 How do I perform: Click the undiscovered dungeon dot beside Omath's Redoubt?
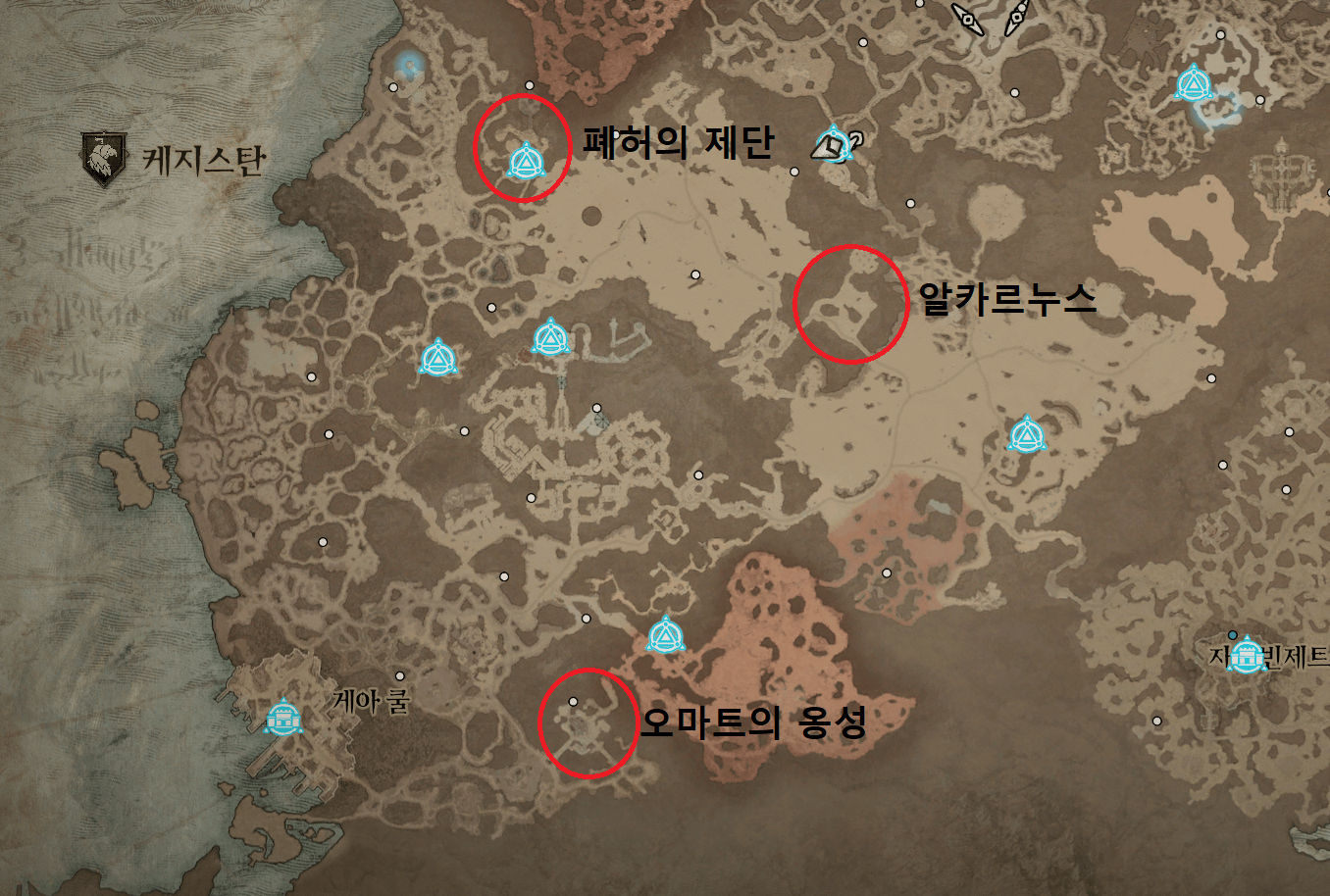coord(572,701)
